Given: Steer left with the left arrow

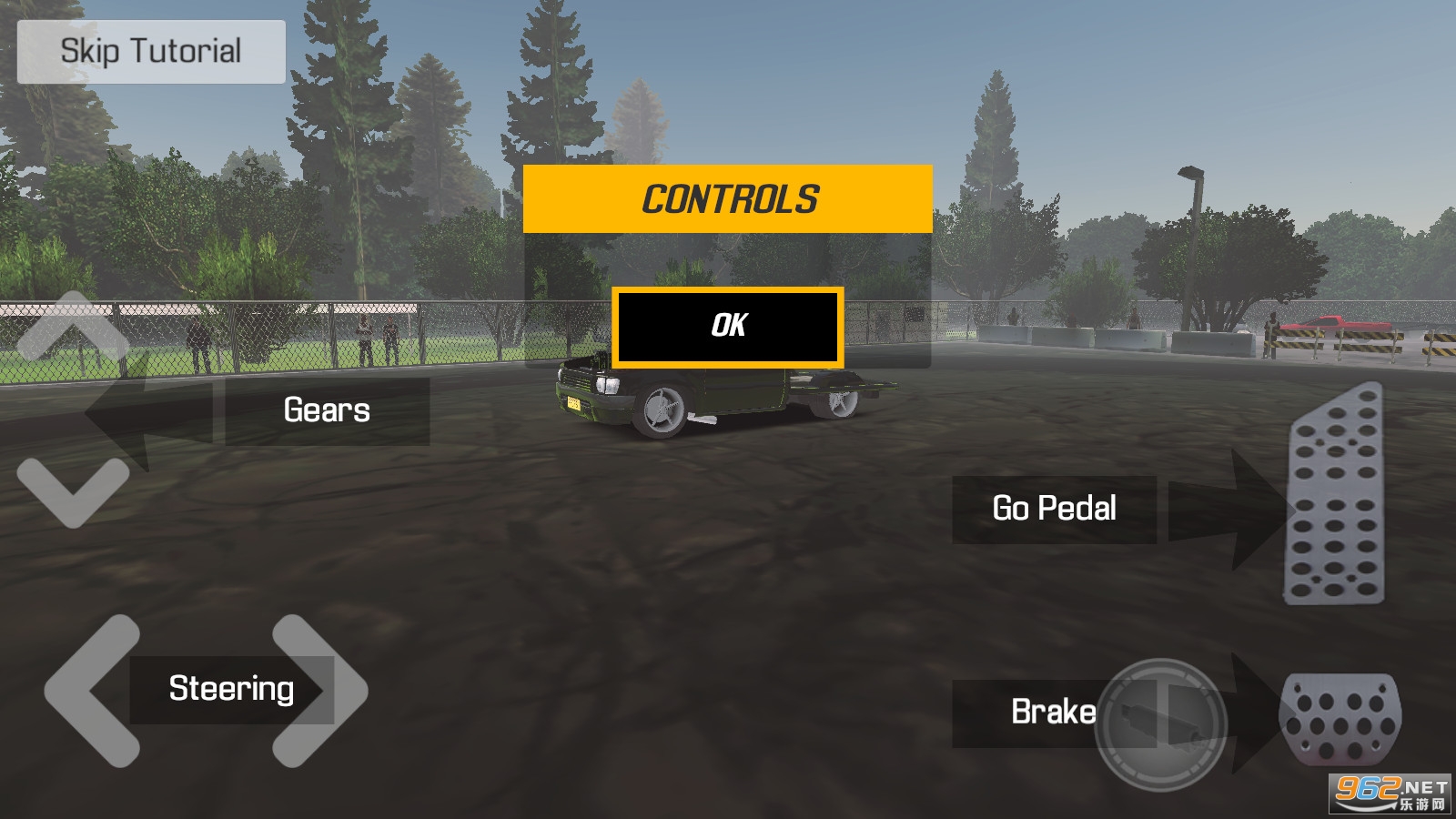Looking at the screenshot, I should [x=91, y=690].
